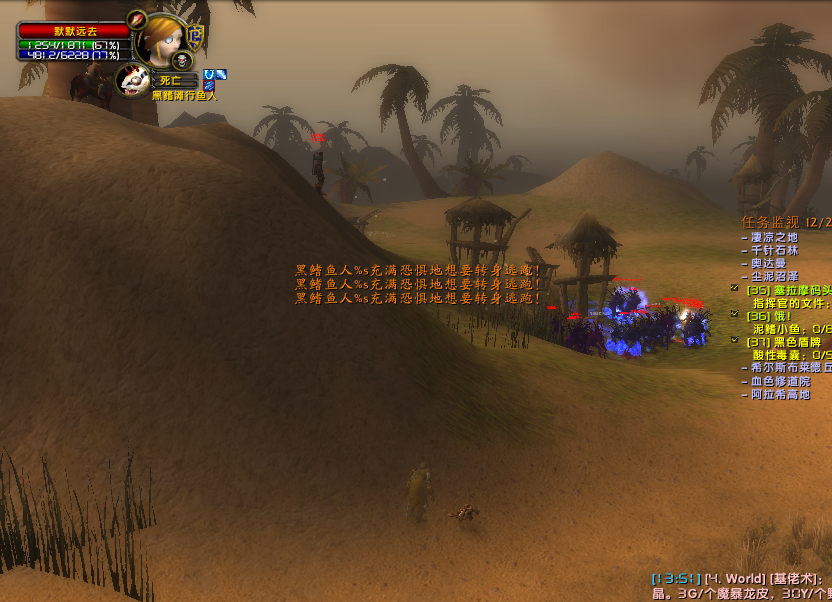
Task: Click the round icon above the portrait
Action: tap(138, 19)
